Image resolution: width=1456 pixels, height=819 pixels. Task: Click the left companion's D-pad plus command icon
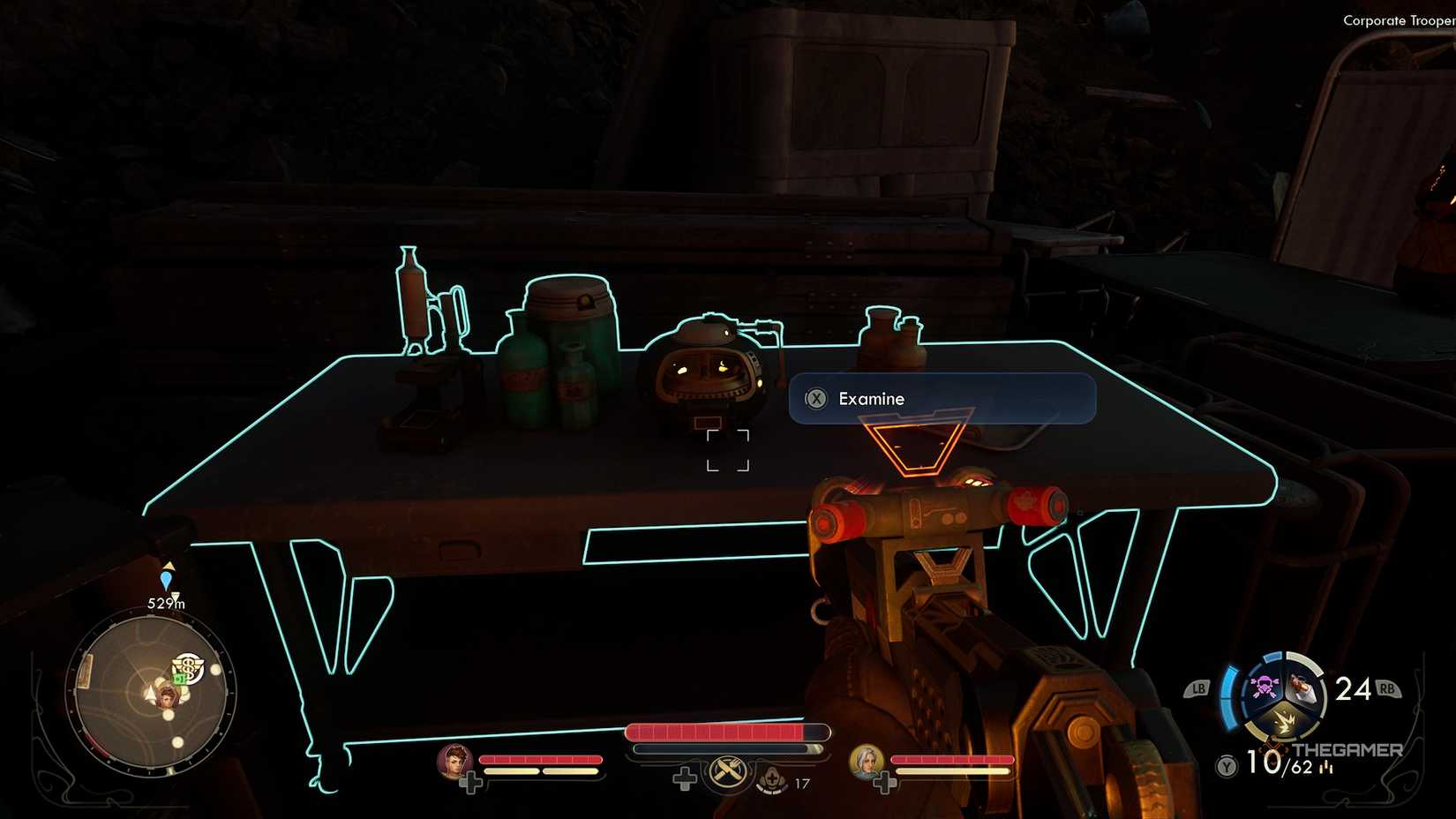click(x=471, y=781)
